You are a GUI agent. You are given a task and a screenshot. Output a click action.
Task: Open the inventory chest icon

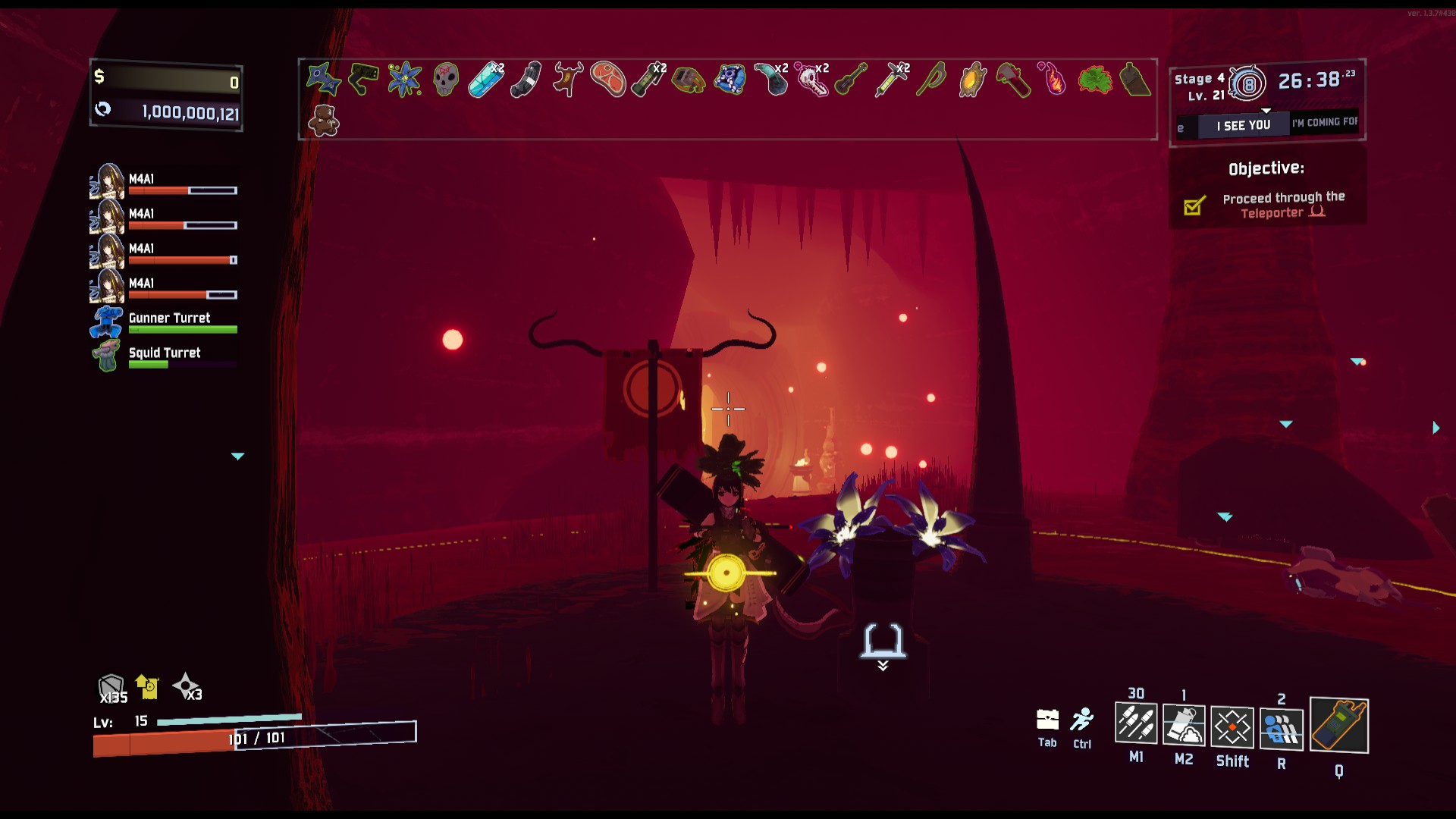tap(1047, 719)
